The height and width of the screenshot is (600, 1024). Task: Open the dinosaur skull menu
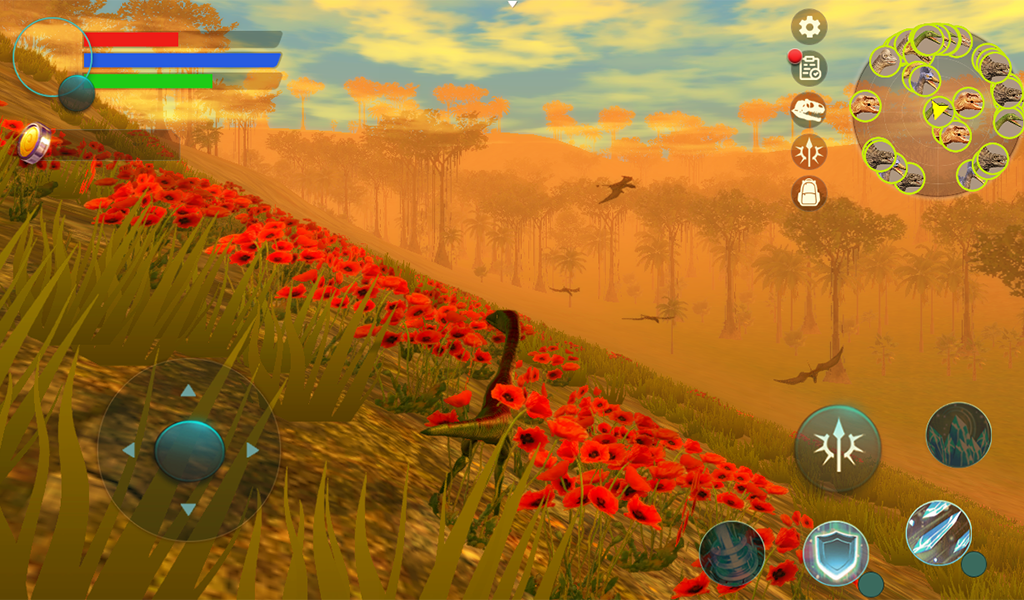pyautogui.click(x=809, y=109)
